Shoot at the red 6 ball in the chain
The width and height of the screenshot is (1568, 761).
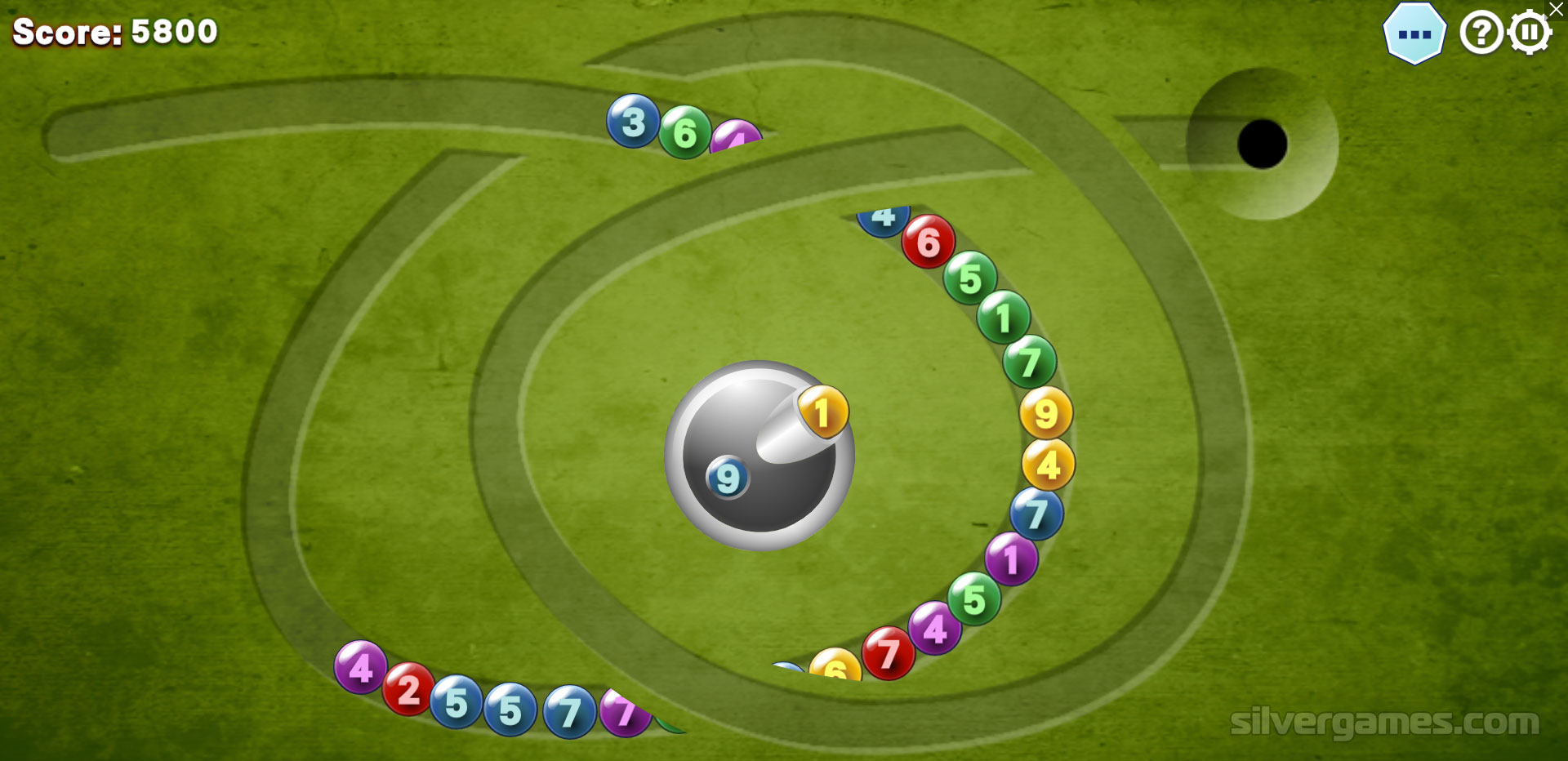928,241
